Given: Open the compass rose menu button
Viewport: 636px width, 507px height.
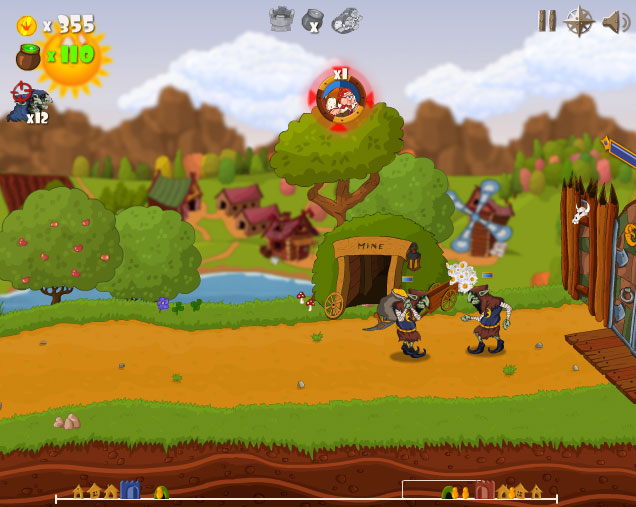Looking at the screenshot, I should click(579, 21).
